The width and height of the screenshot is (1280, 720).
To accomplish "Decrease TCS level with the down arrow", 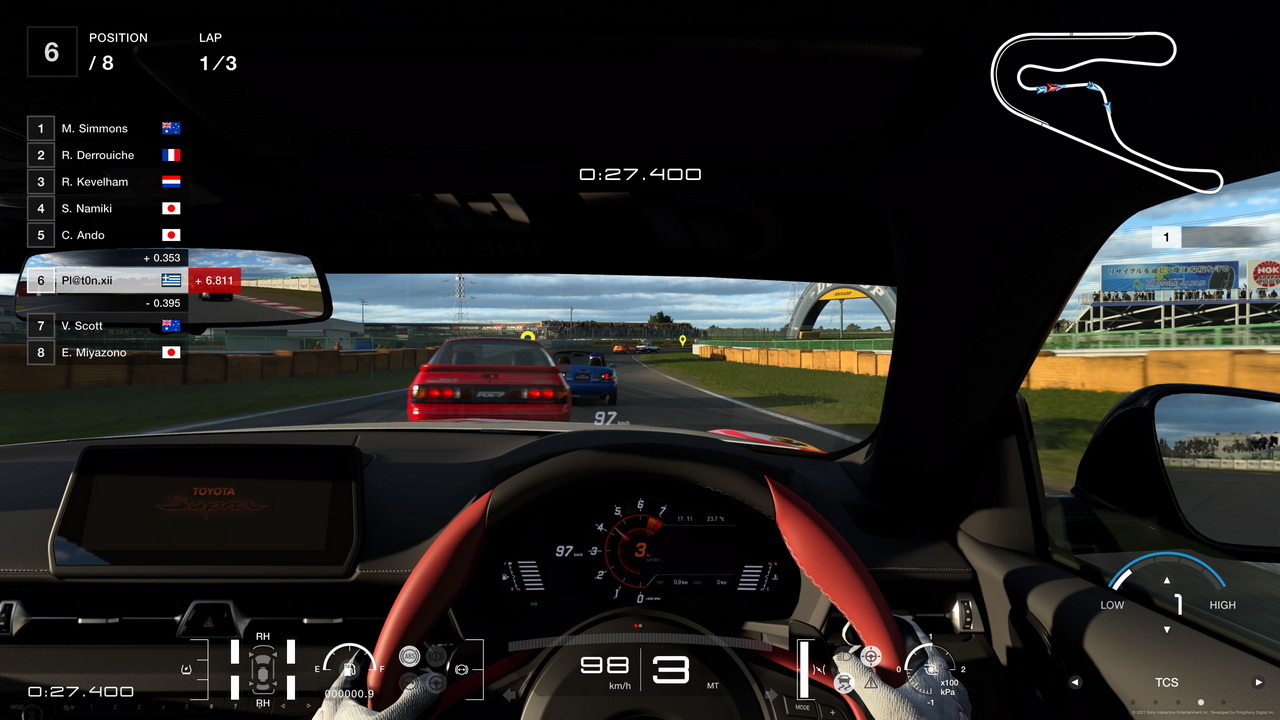I will click(x=1167, y=629).
